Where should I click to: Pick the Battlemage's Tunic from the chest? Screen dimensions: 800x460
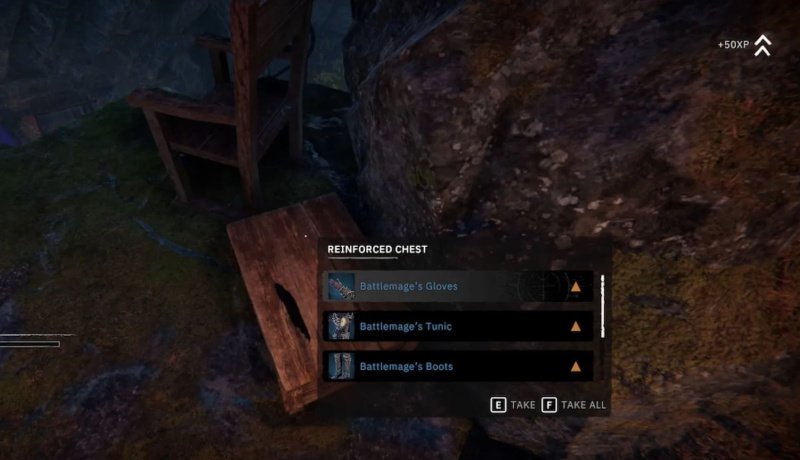pyautogui.click(x=459, y=326)
